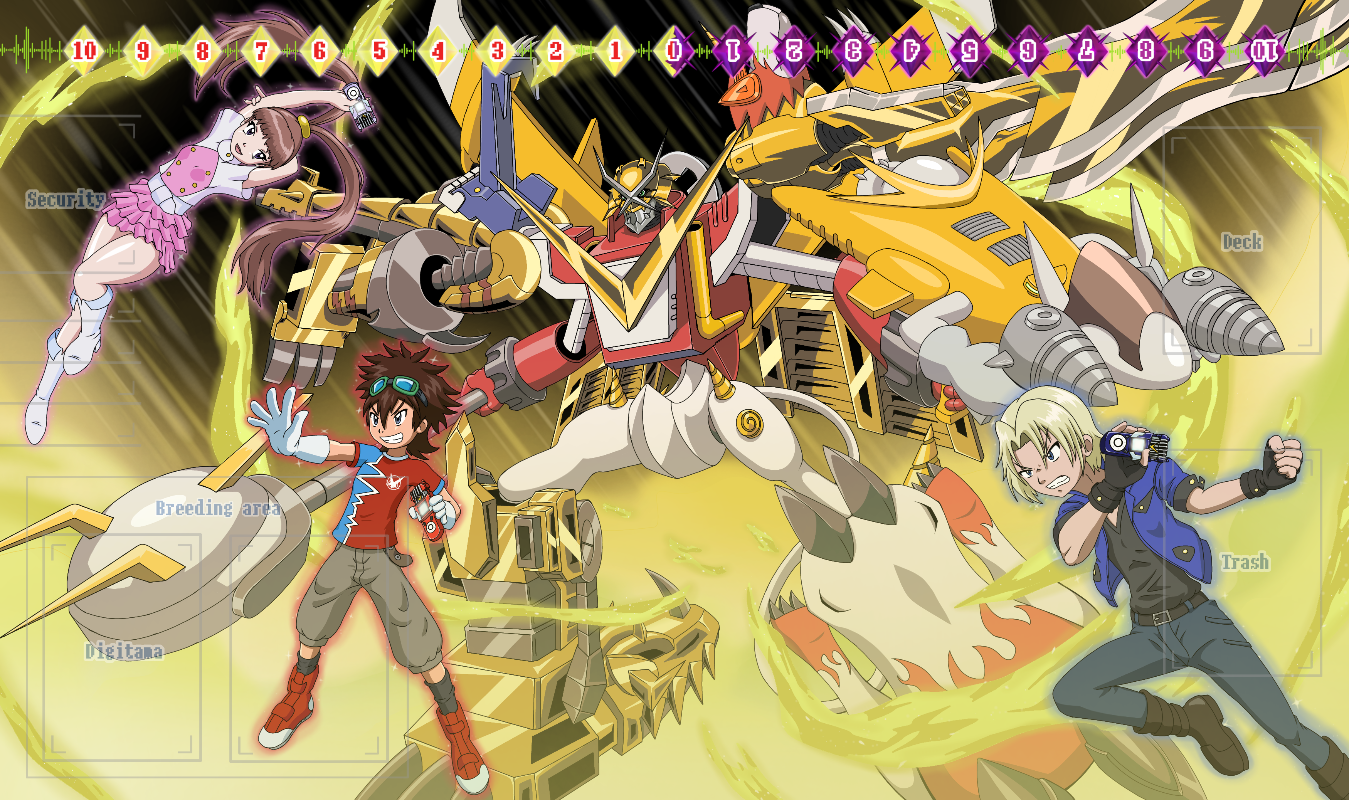Click the Deck zone
This screenshot has height=800, width=1349.
(x=1242, y=240)
